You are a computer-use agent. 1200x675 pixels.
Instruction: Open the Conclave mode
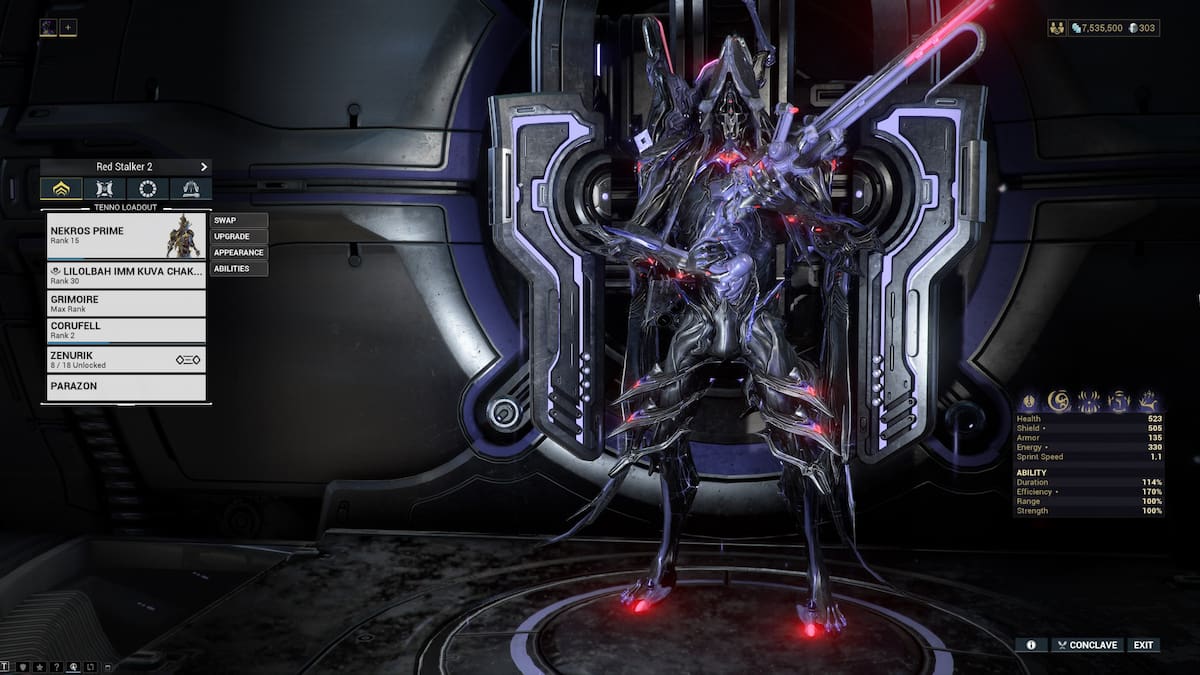coord(1085,645)
